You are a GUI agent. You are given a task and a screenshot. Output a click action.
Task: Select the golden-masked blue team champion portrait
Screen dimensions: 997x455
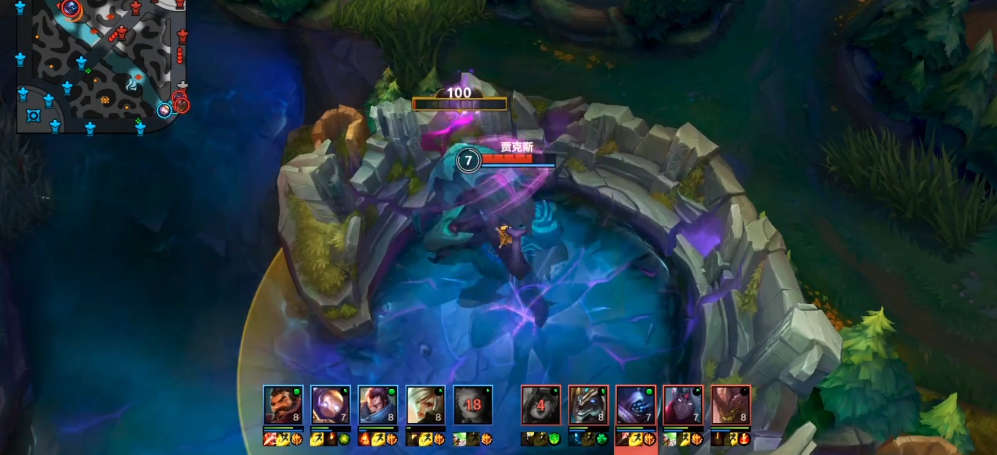330,405
